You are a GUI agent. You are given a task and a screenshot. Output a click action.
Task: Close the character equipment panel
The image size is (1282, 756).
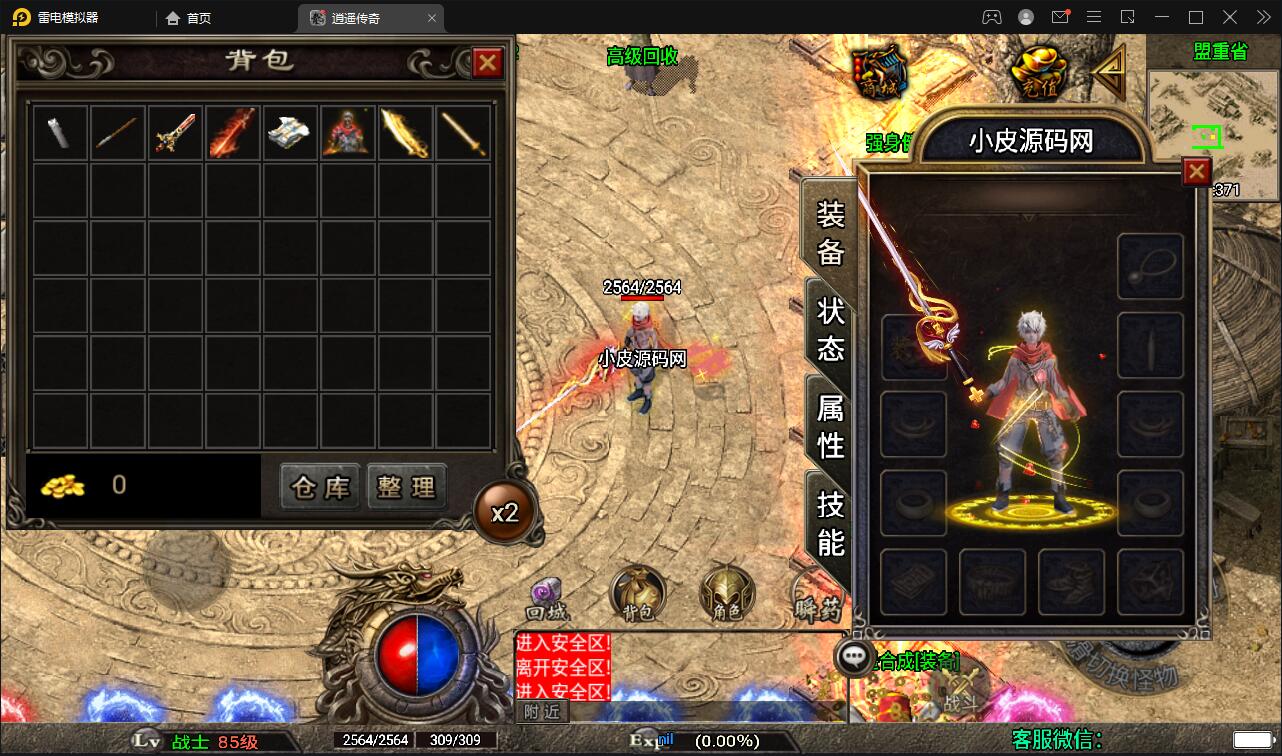[1196, 172]
